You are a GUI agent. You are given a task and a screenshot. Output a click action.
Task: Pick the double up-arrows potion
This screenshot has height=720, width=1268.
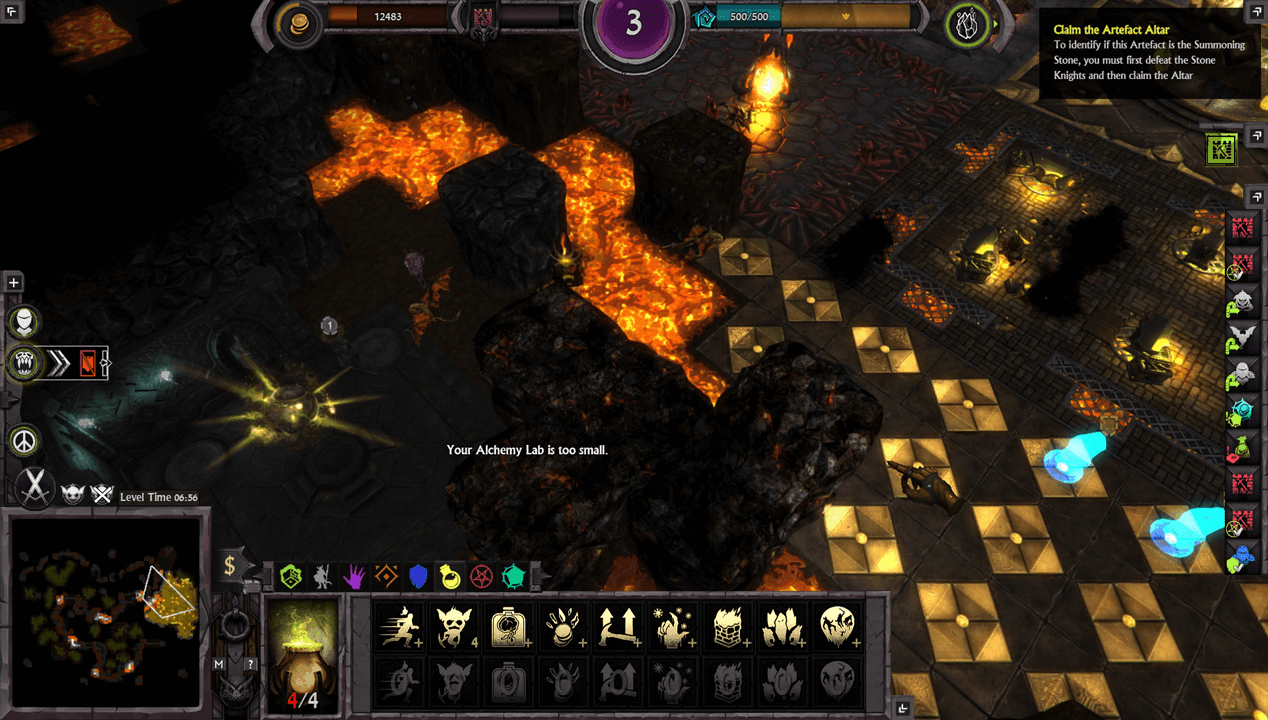tap(618, 627)
